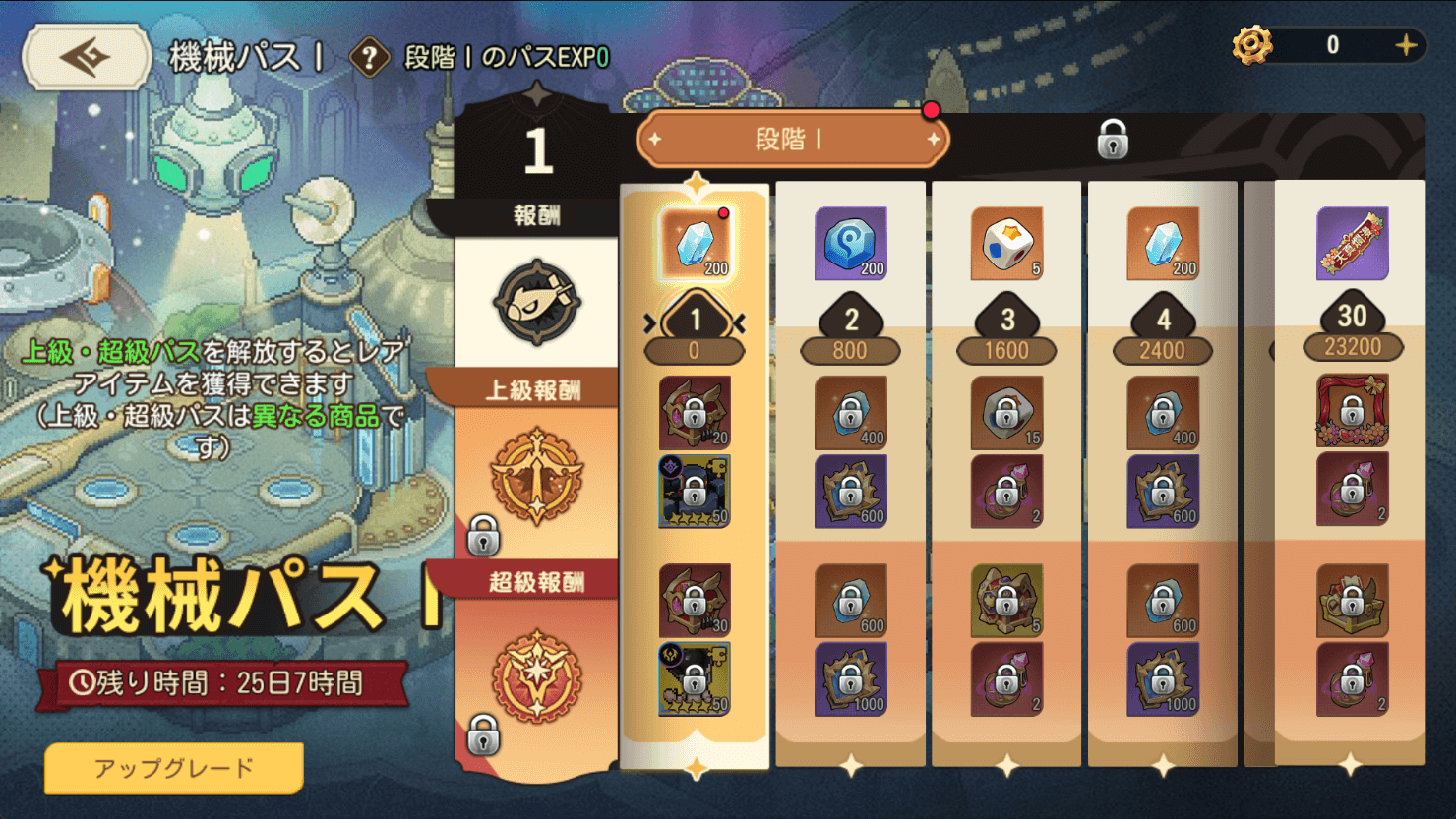The height and width of the screenshot is (819, 1456).
Task: View the level 3 dice reward
Action: pos(1006,244)
